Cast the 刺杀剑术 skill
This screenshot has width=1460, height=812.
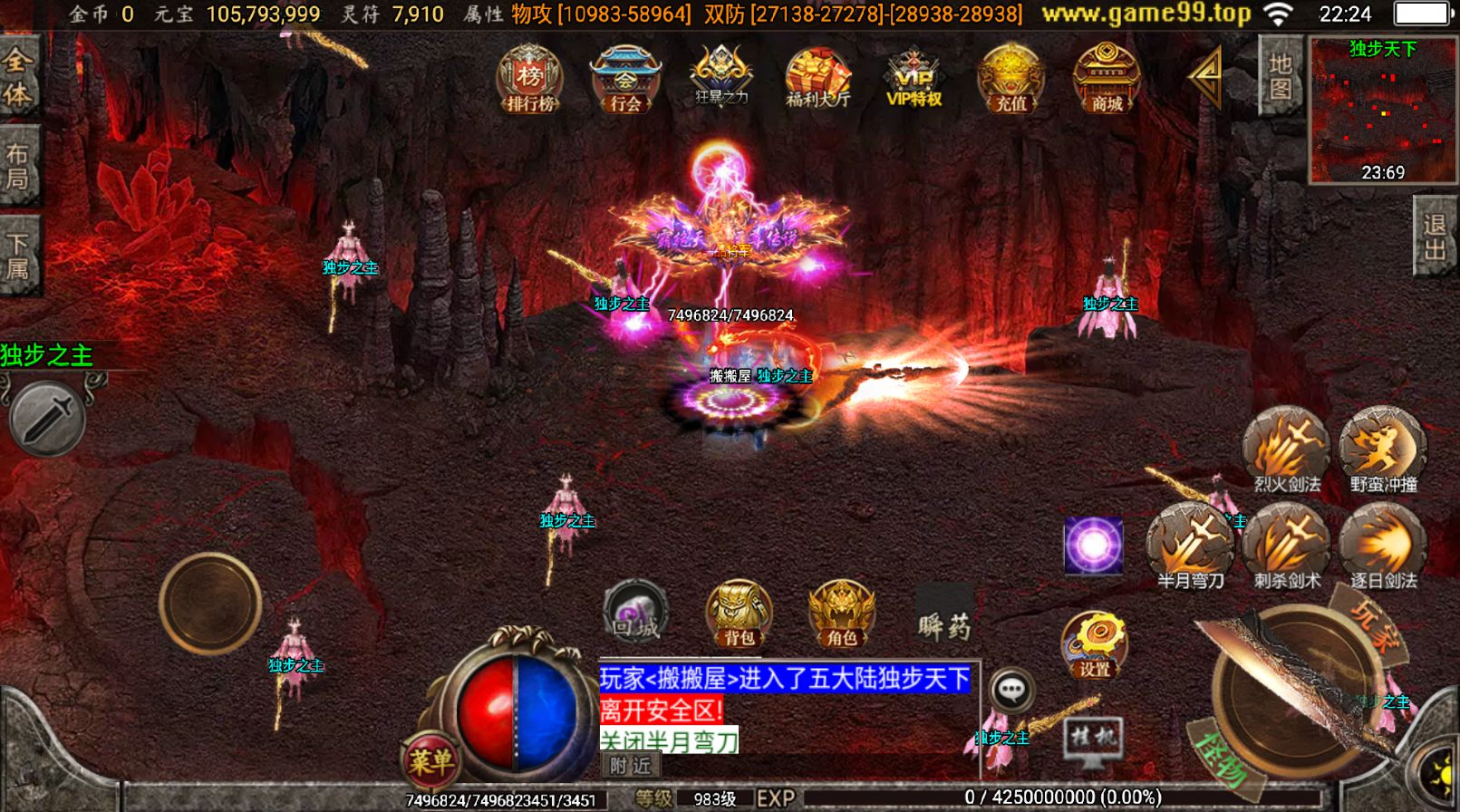pyautogui.click(x=1286, y=546)
